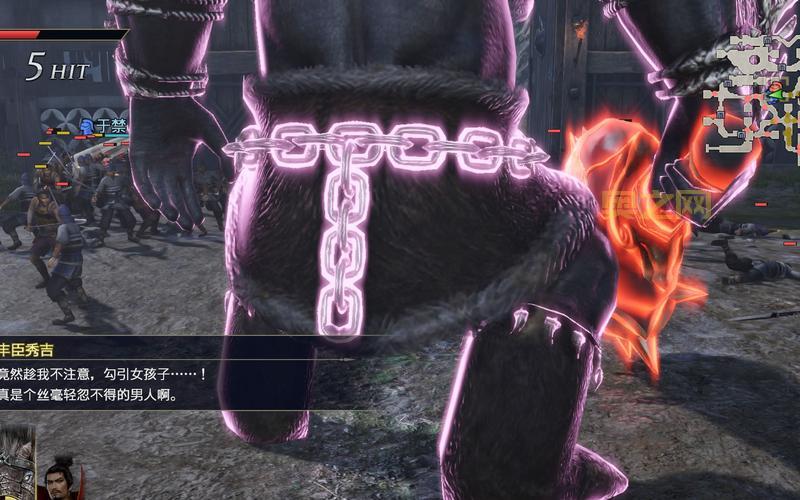Select the armored character portrait

17,464
